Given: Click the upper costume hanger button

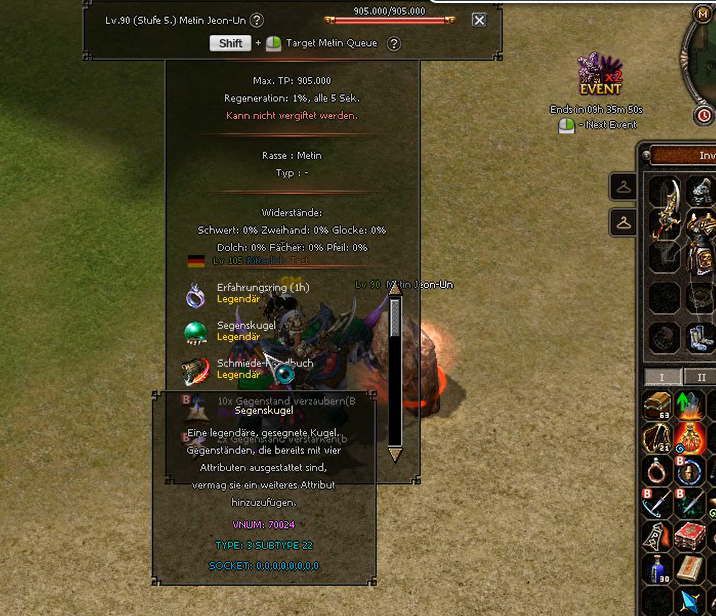Looking at the screenshot, I should point(624,187).
